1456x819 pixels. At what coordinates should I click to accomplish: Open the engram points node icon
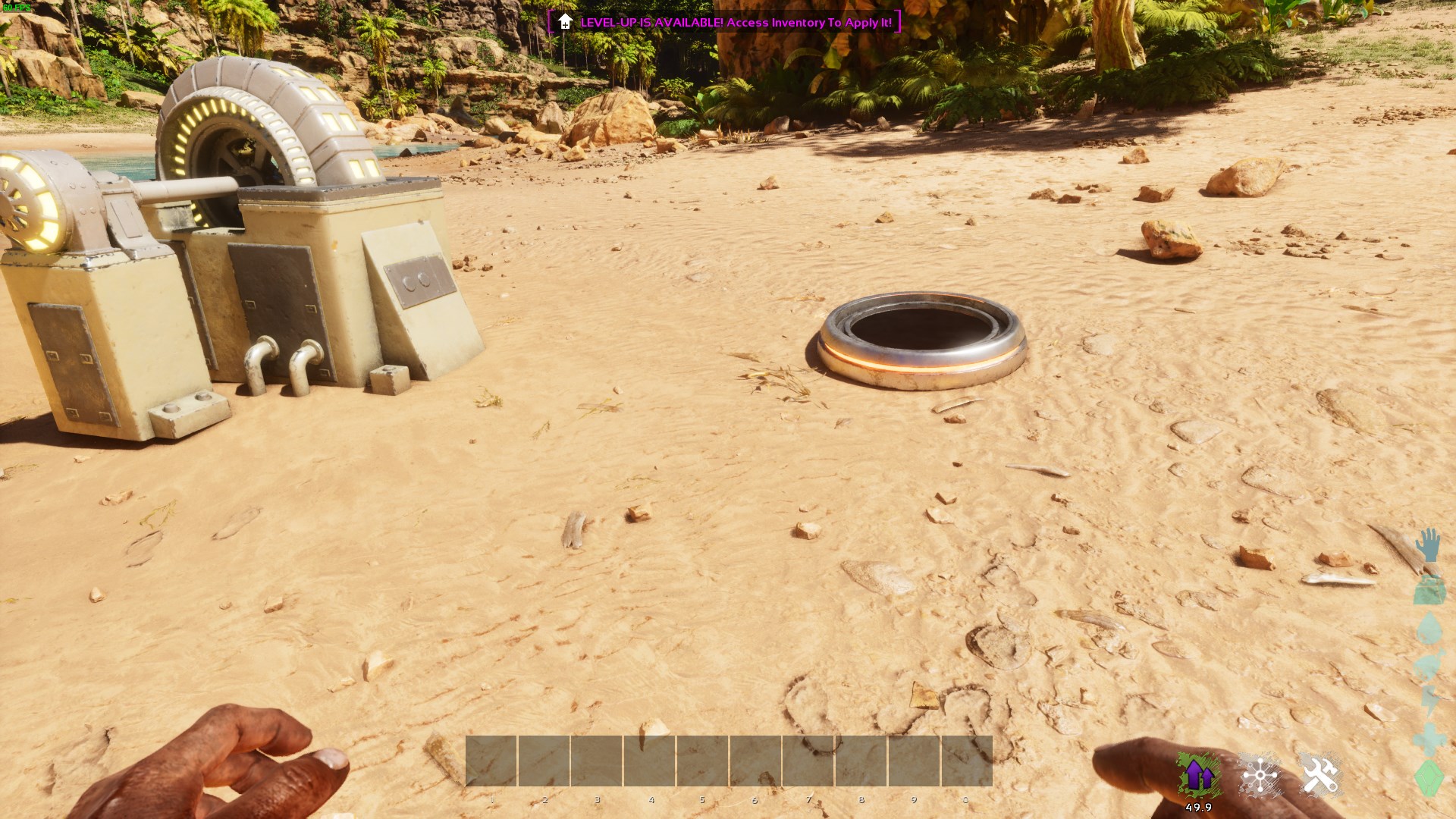click(1260, 776)
